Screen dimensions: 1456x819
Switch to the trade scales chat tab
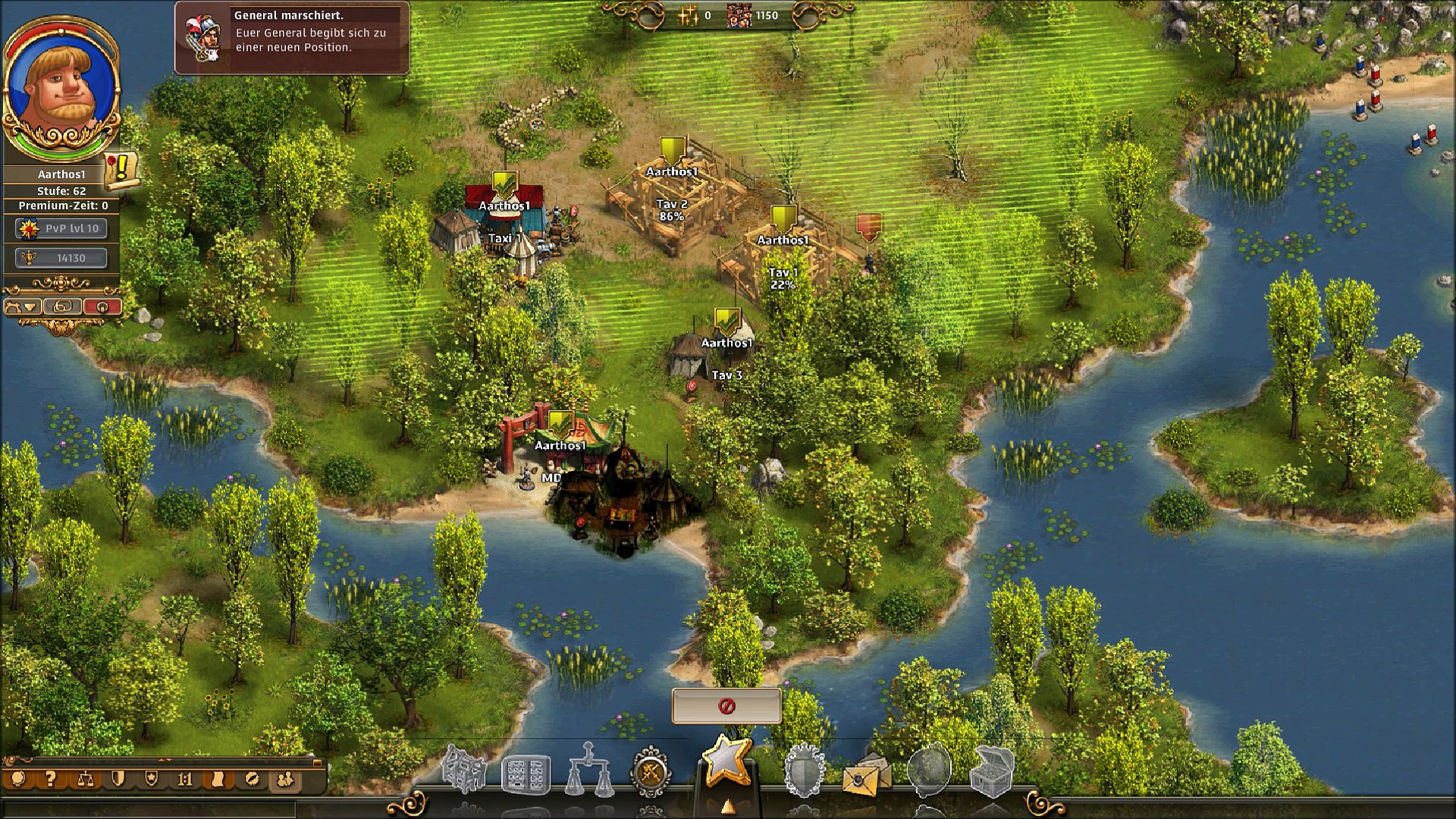coord(84,779)
